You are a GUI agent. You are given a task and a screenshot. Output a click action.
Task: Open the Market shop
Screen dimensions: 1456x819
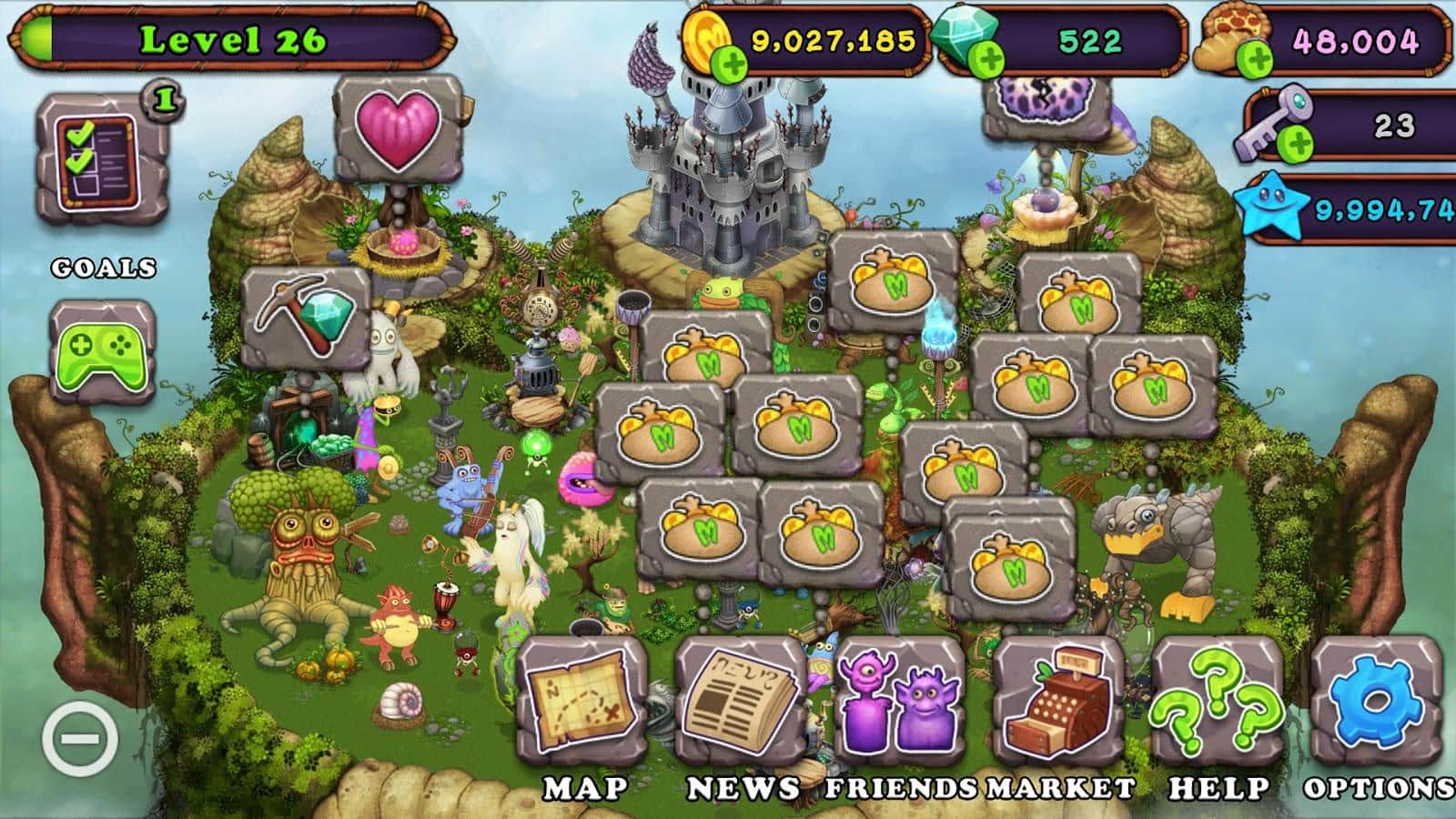point(1057,703)
